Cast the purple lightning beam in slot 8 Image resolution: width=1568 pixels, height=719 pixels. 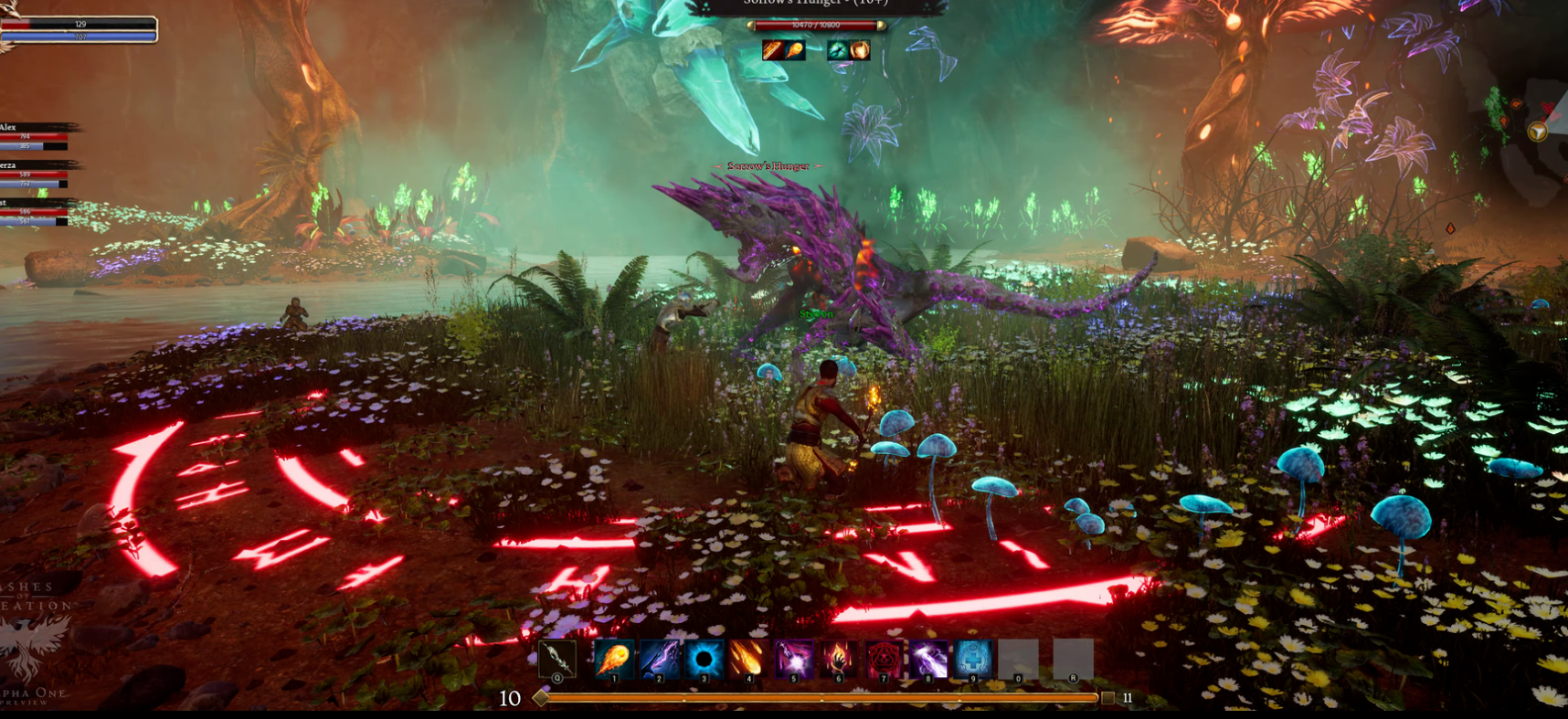tap(928, 659)
